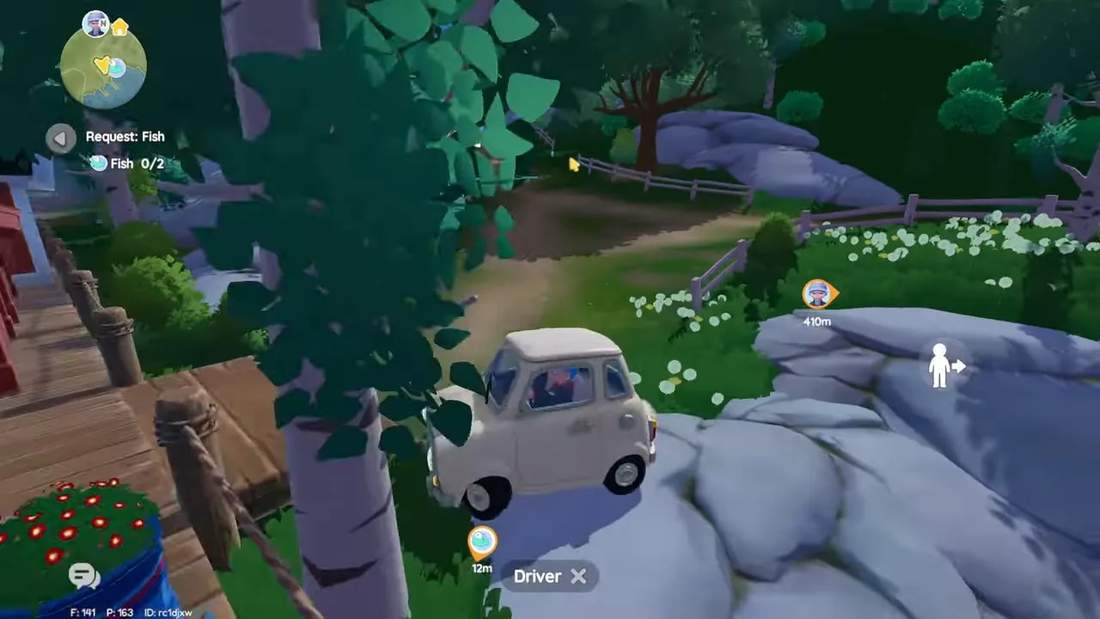Collapse the quest tracker with the arrow button
Screen dimensions: 1100x619
click(61, 138)
